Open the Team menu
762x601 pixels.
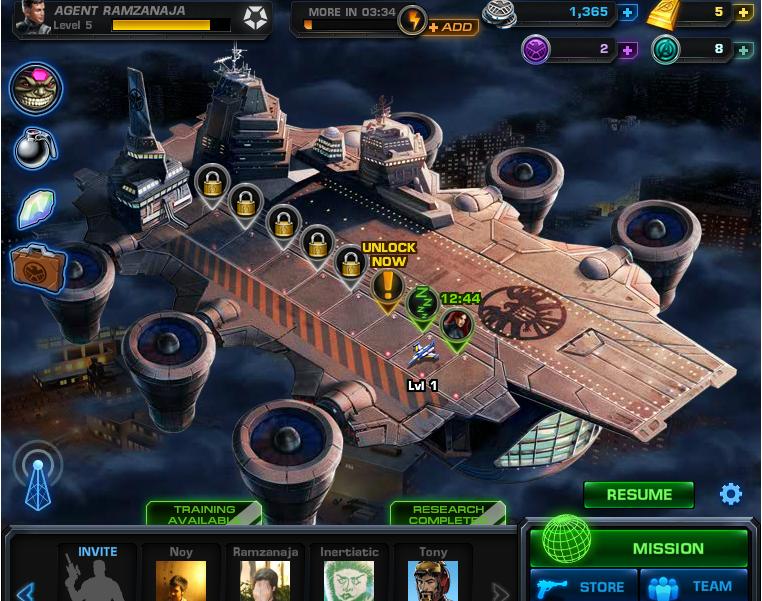point(696,586)
